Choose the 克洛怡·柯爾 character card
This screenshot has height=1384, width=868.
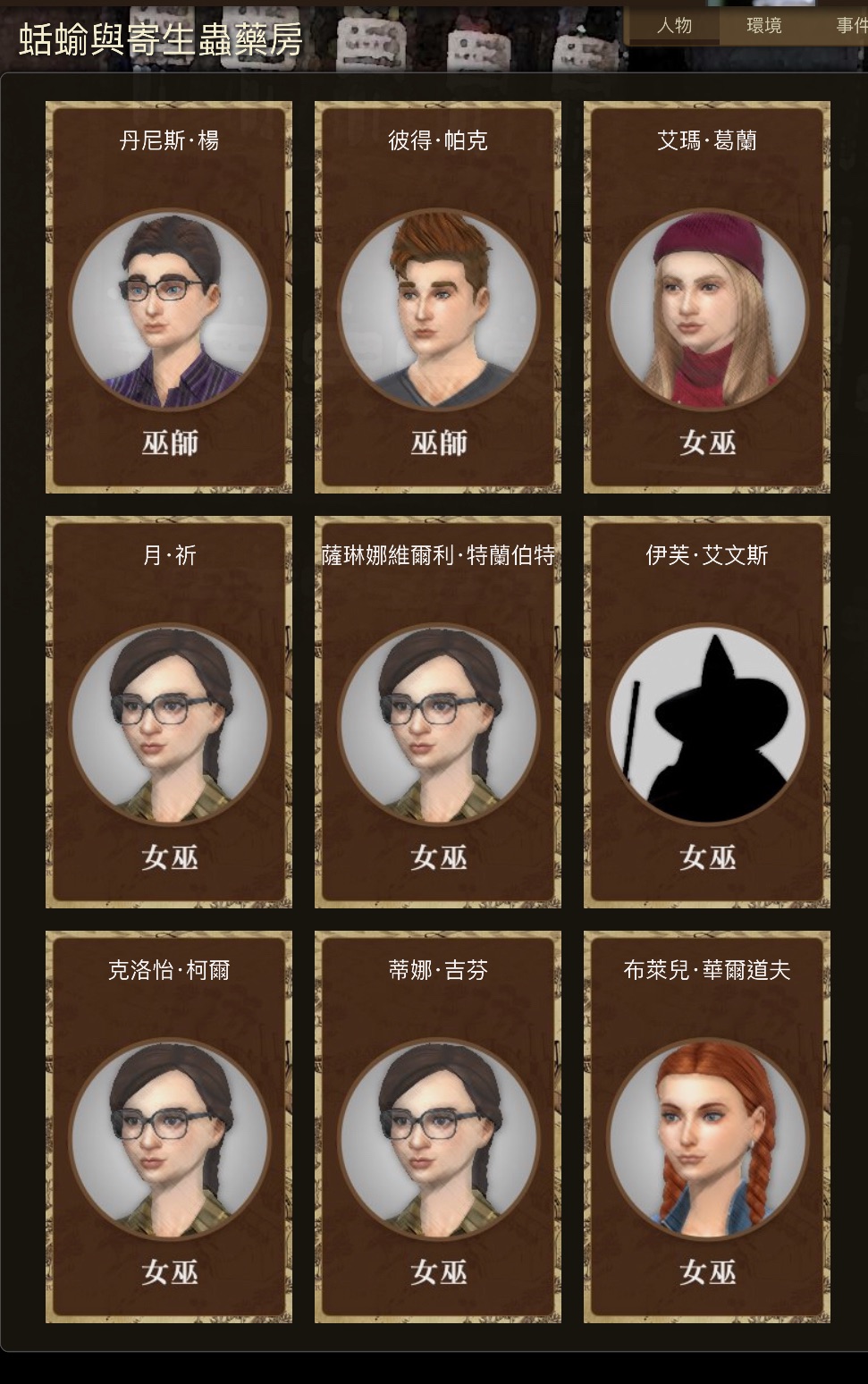169,1127
